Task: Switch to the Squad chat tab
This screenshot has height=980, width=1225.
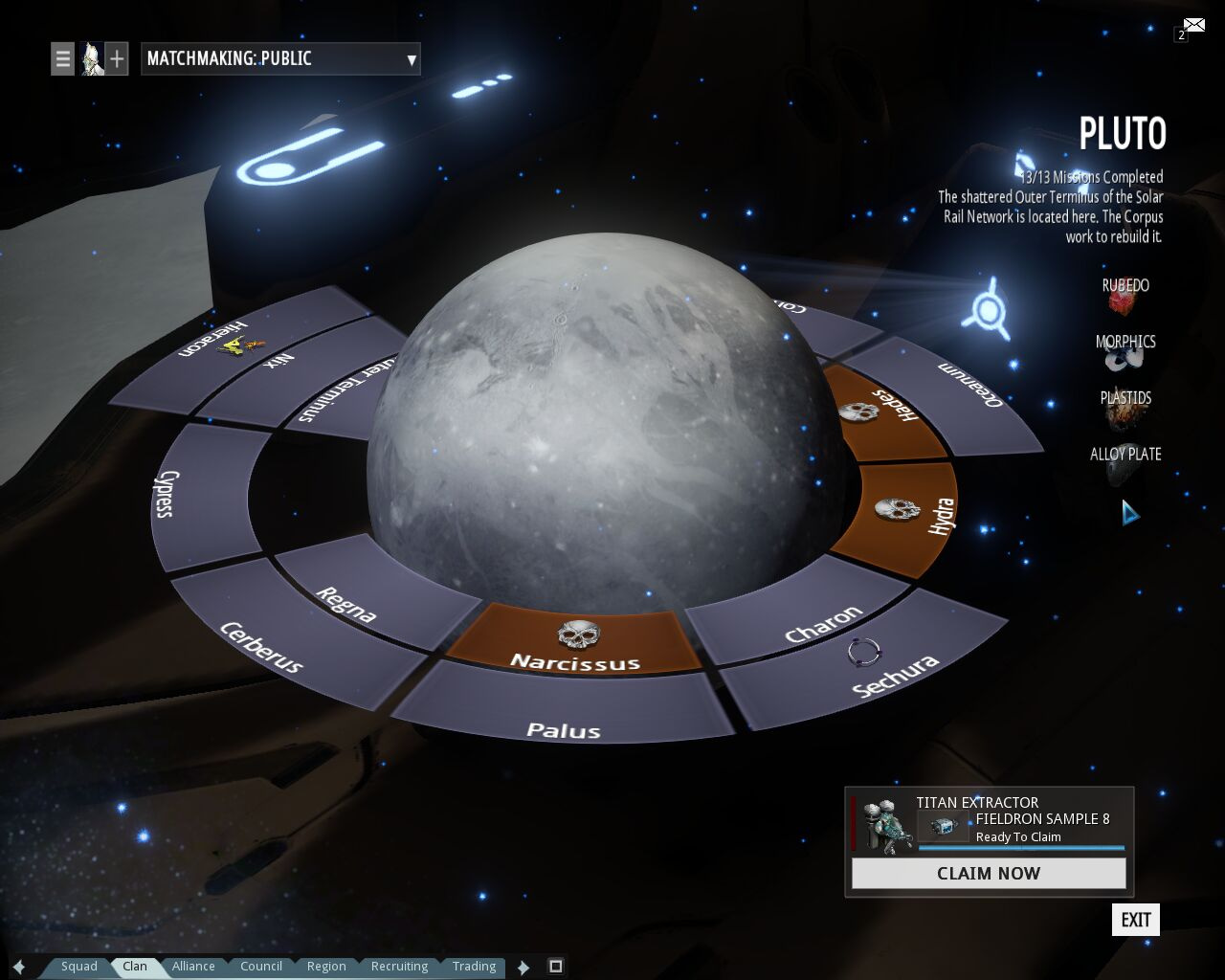Action: click(79, 967)
